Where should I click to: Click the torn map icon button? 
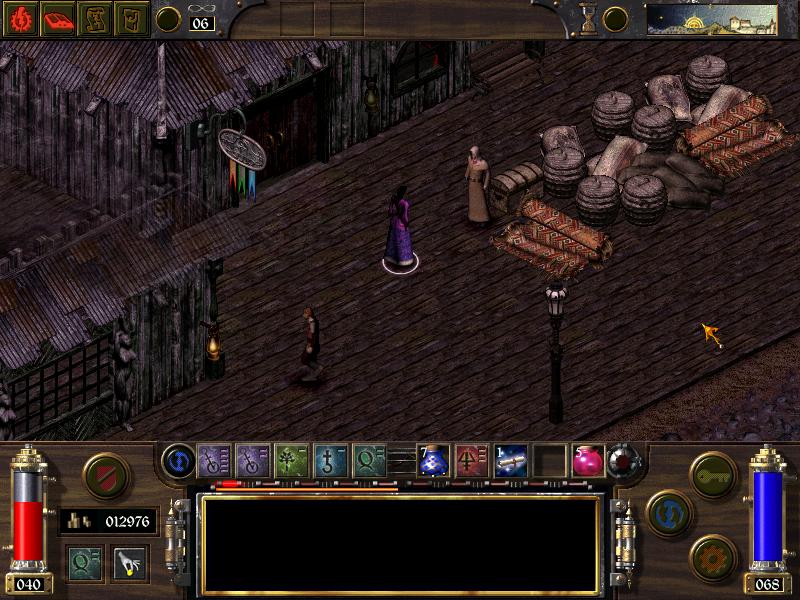point(95,19)
